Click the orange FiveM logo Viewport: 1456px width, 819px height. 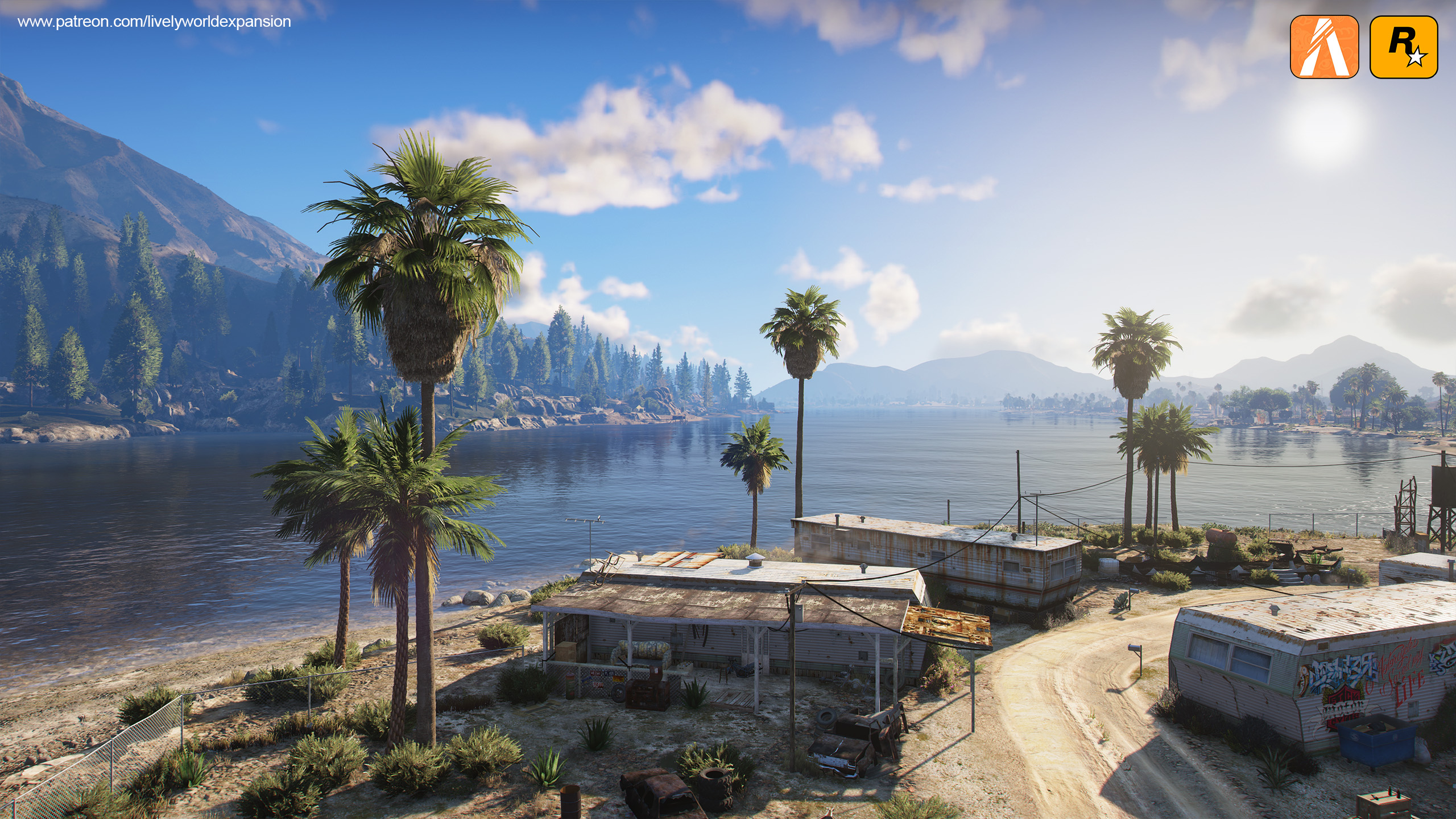pyautogui.click(x=1324, y=47)
